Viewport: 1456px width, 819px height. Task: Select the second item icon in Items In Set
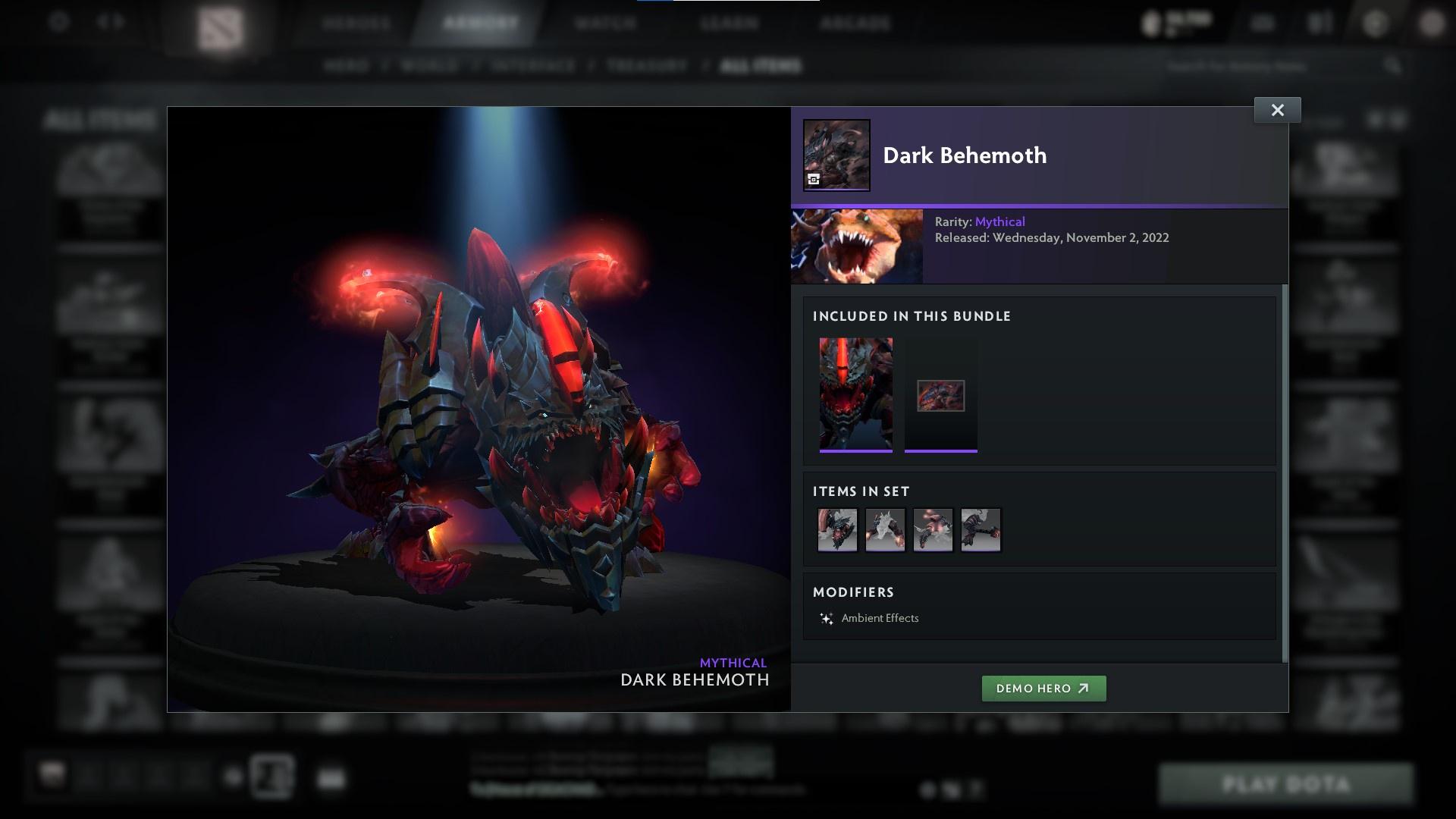pyautogui.click(x=885, y=529)
